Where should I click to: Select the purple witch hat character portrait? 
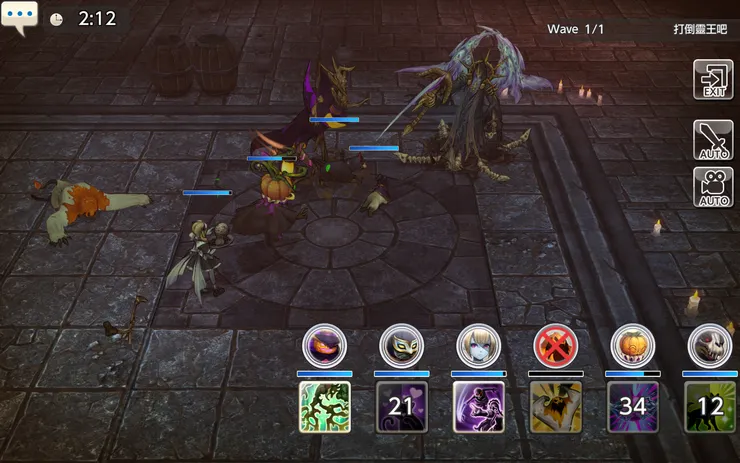pos(324,346)
